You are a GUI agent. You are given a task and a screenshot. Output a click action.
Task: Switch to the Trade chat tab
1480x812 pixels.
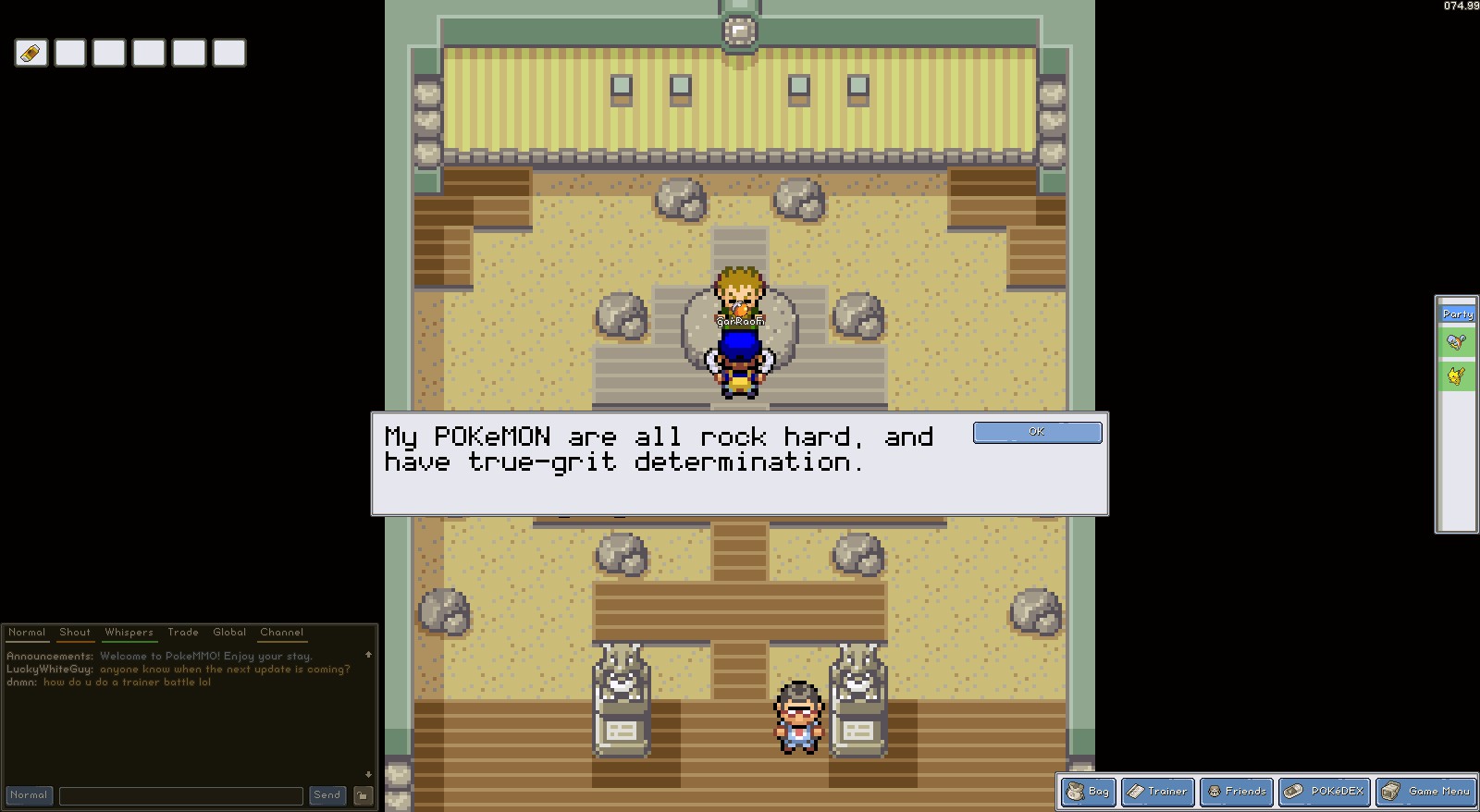(x=183, y=633)
